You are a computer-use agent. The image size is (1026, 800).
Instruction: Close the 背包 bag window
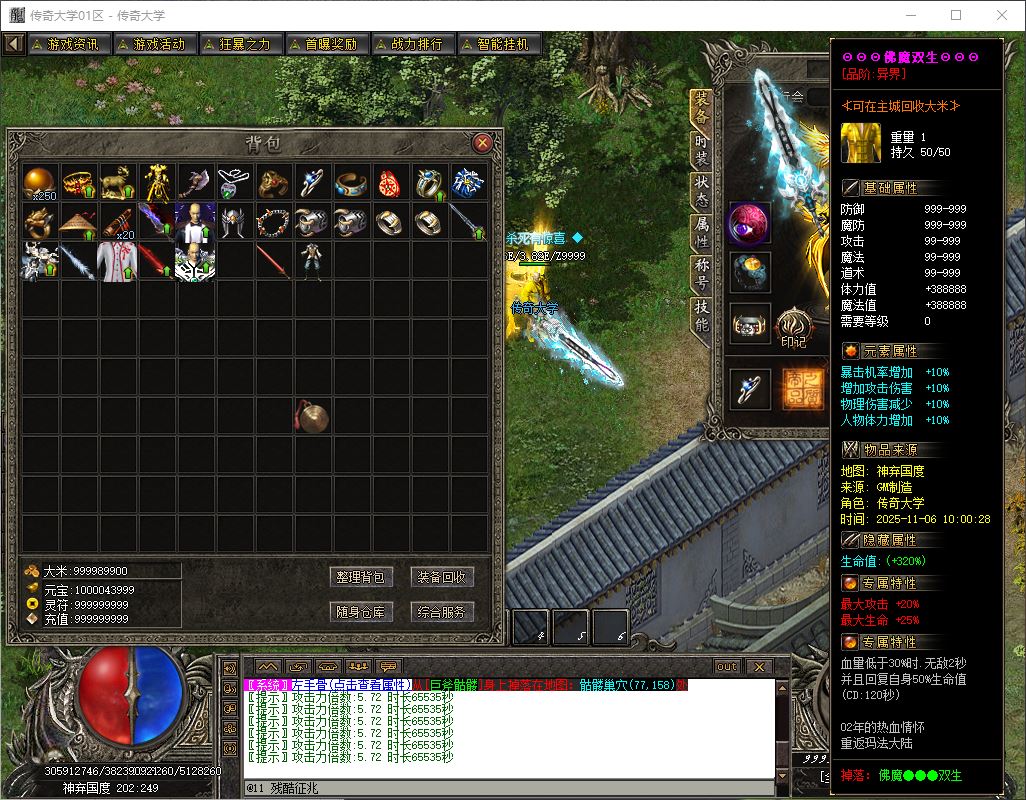pyautogui.click(x=483, y=143)
